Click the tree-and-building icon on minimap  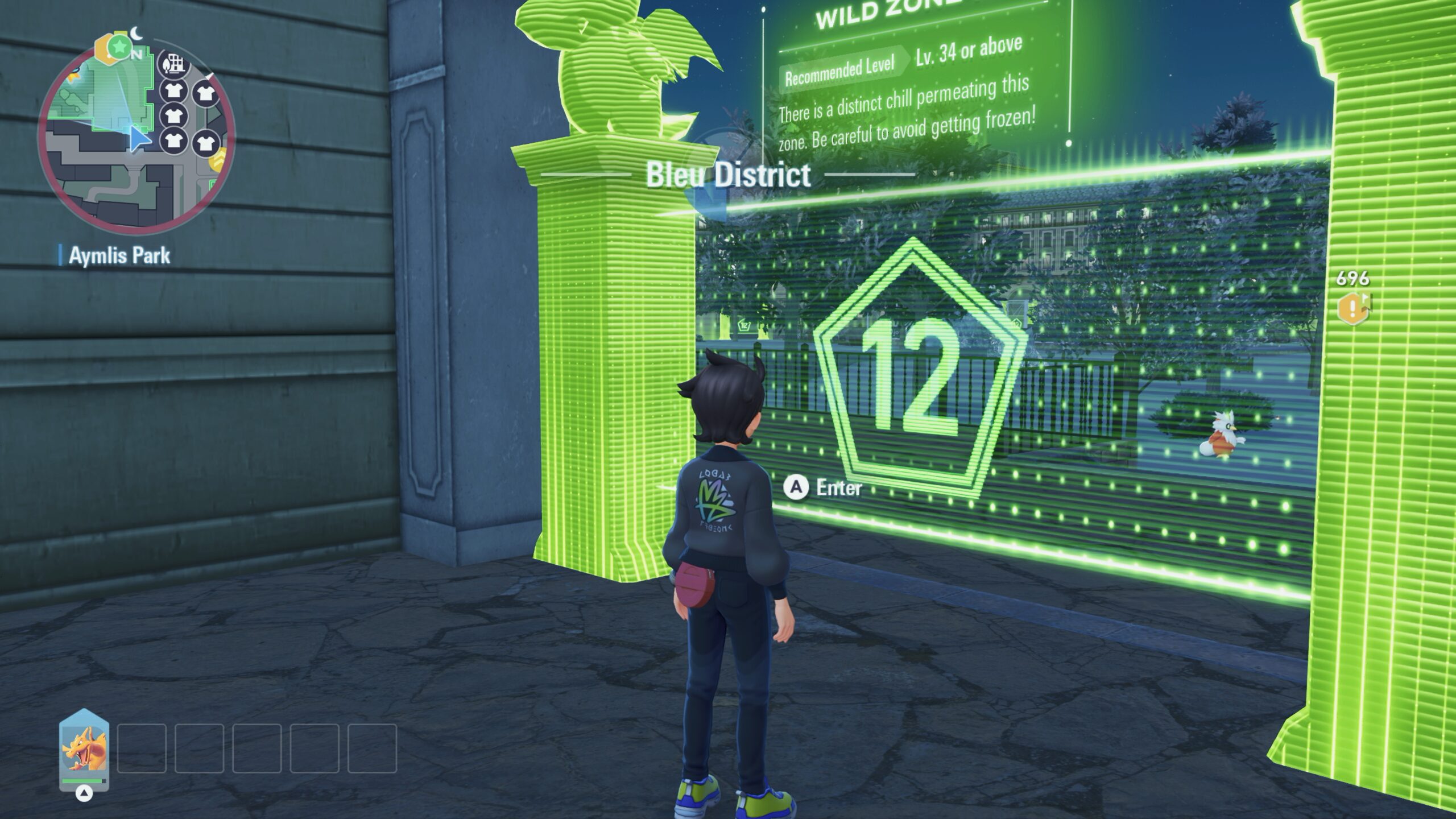(x=173, y=64)
